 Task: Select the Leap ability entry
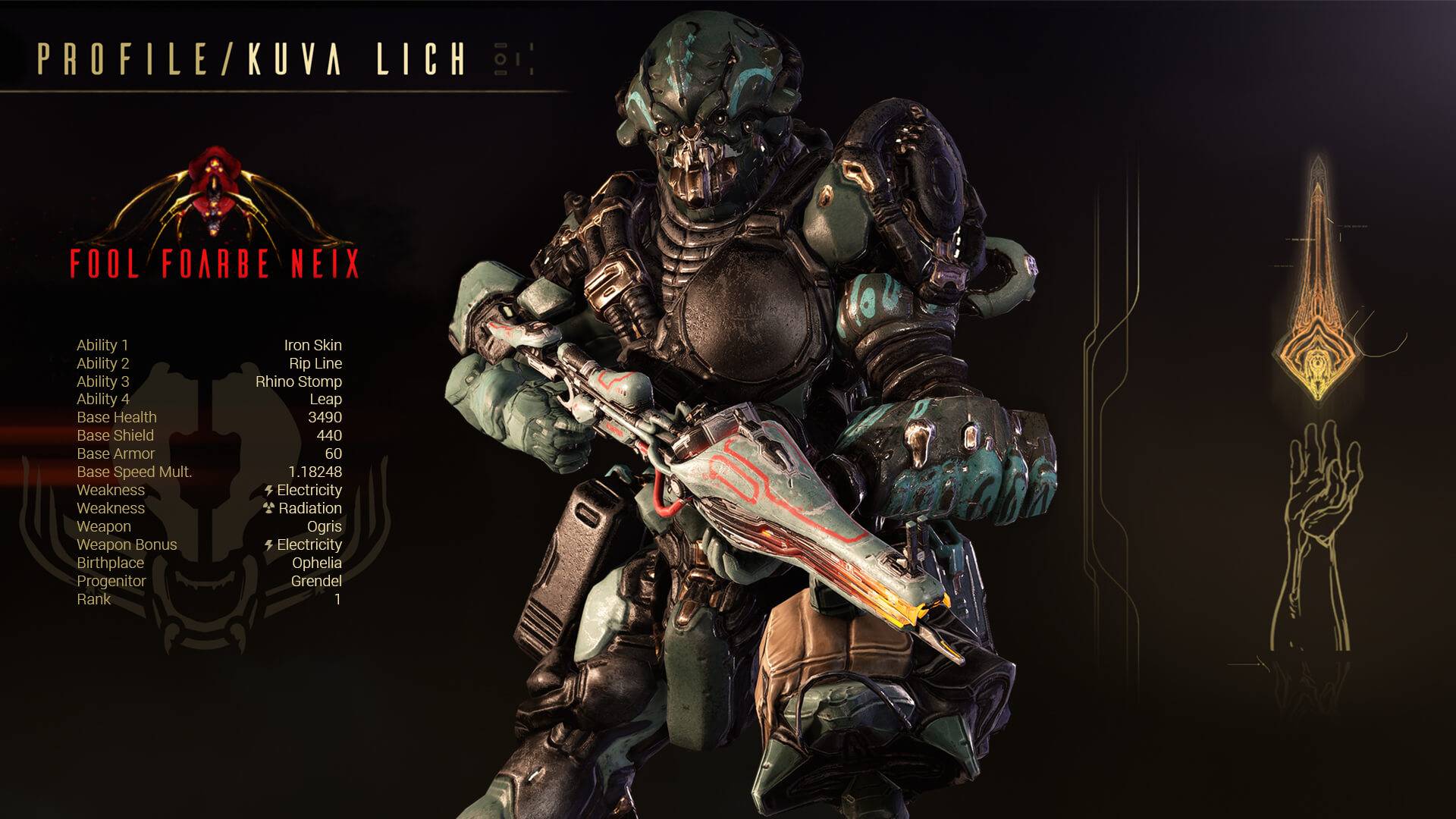(x=328, y=399)
